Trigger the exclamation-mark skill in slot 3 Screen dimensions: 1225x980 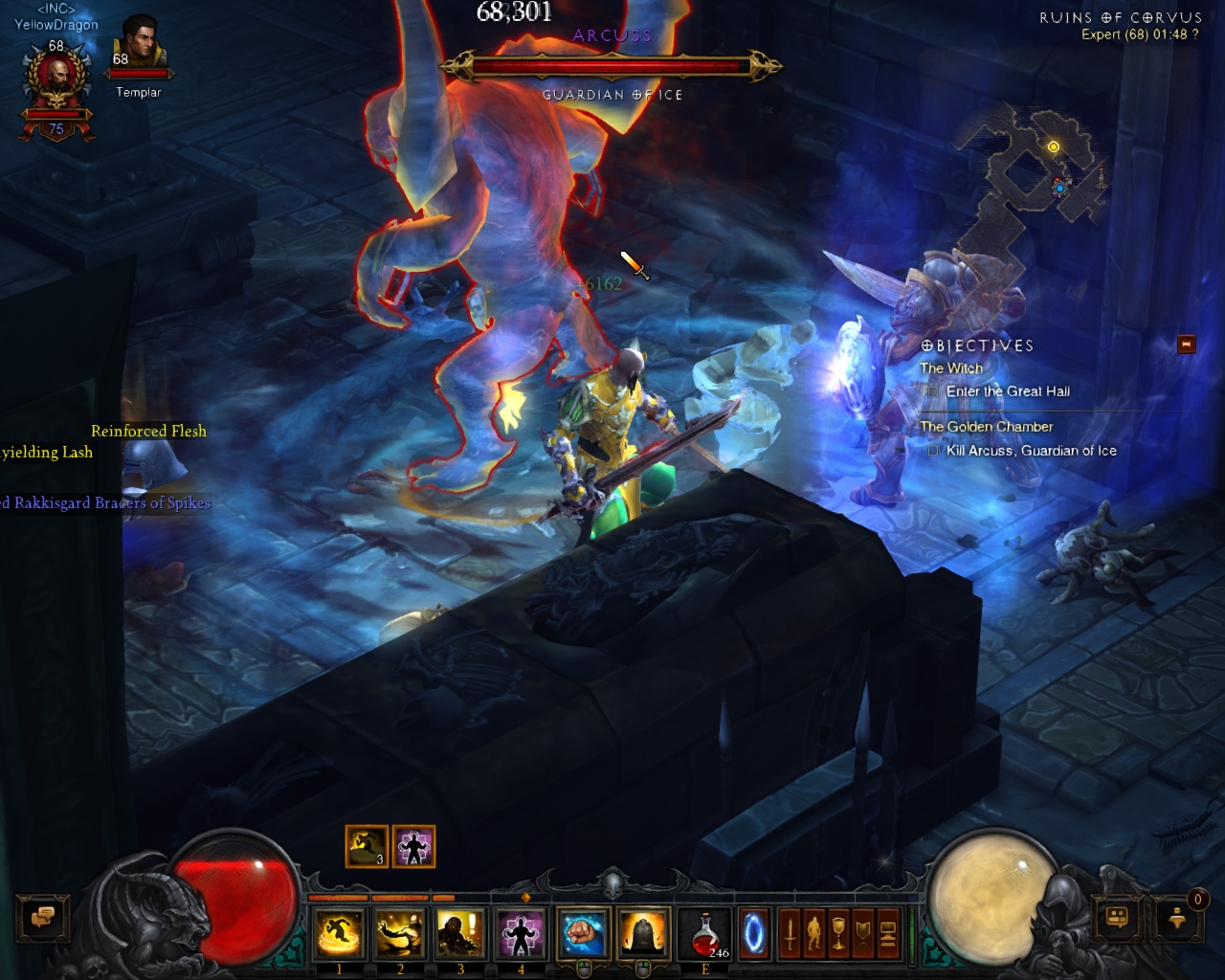(459, 933)
